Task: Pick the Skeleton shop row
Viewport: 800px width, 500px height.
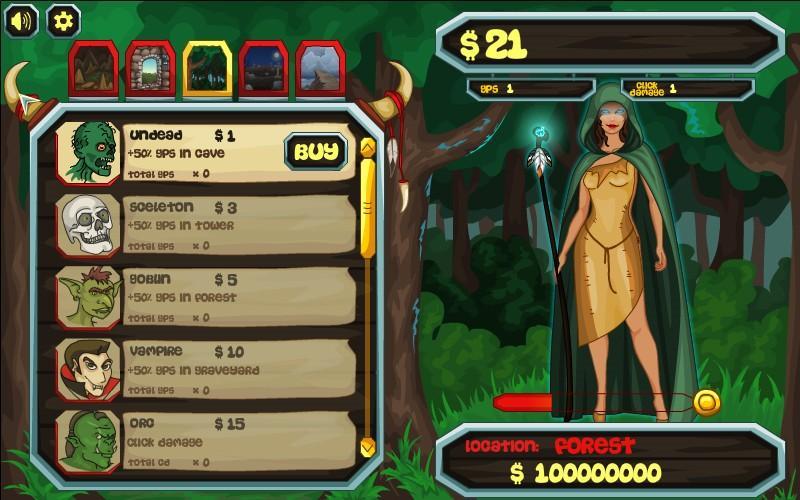Action: point(205,224)
